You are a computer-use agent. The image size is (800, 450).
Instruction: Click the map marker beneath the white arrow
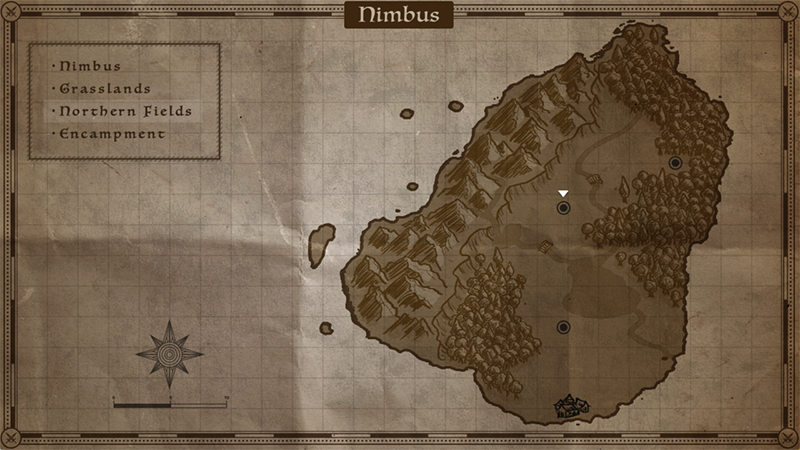564,208
